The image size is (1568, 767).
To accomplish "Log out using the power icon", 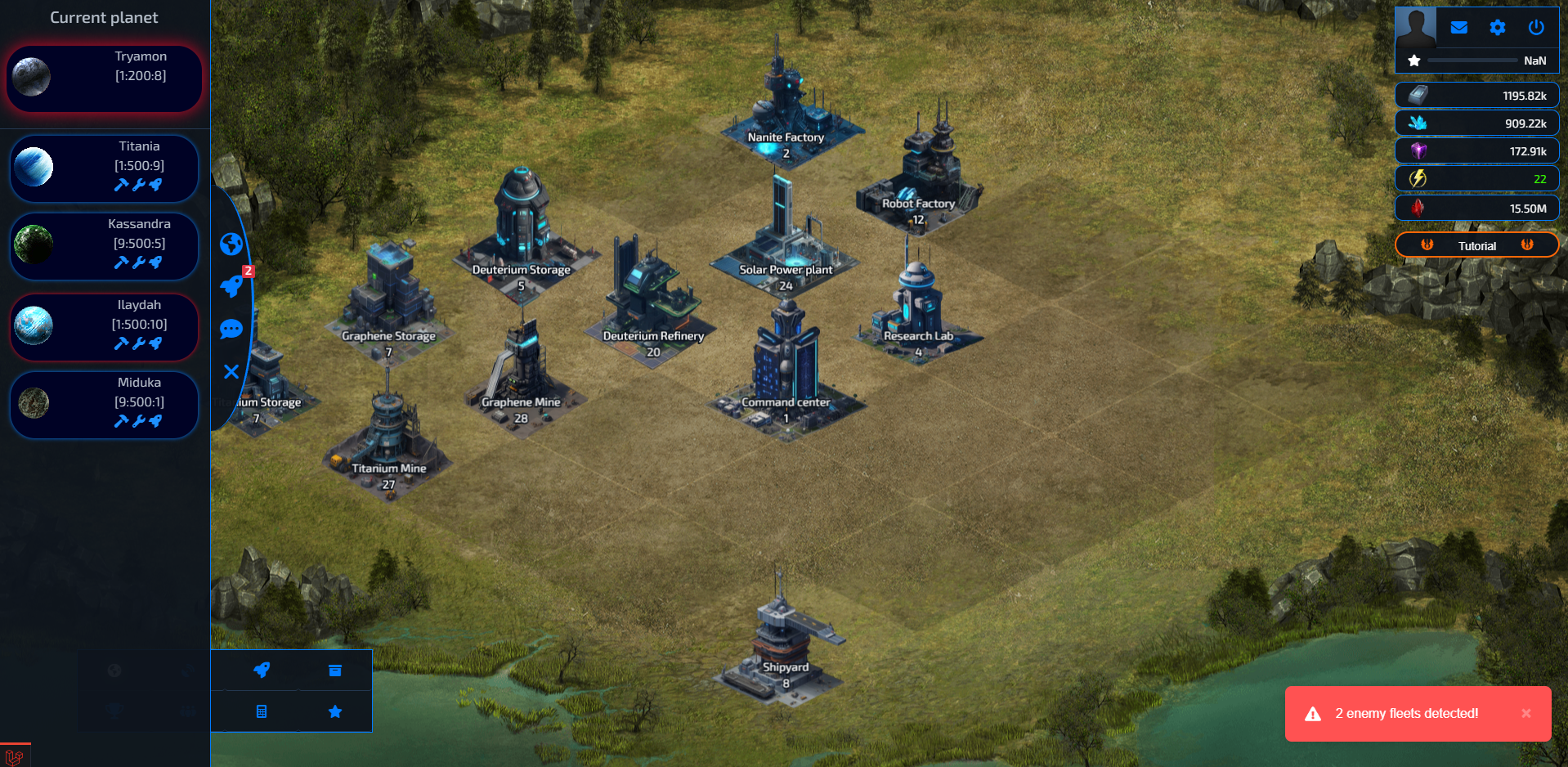I will 1536,27.
